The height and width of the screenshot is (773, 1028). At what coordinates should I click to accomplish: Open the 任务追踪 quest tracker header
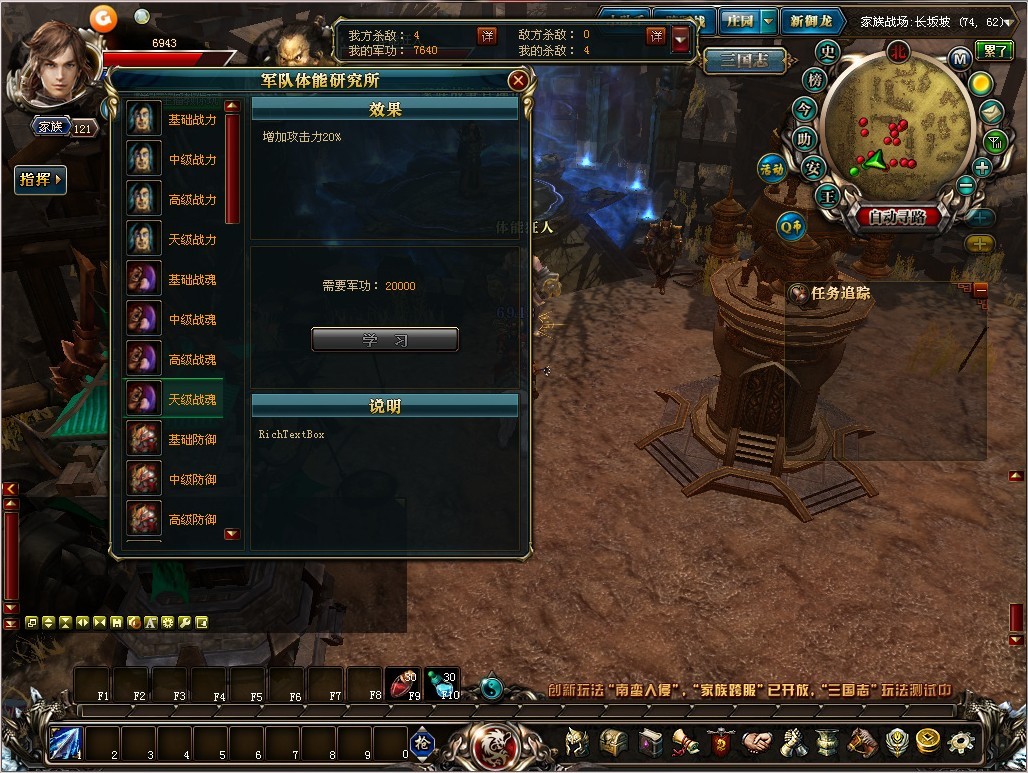pos(840,293)
